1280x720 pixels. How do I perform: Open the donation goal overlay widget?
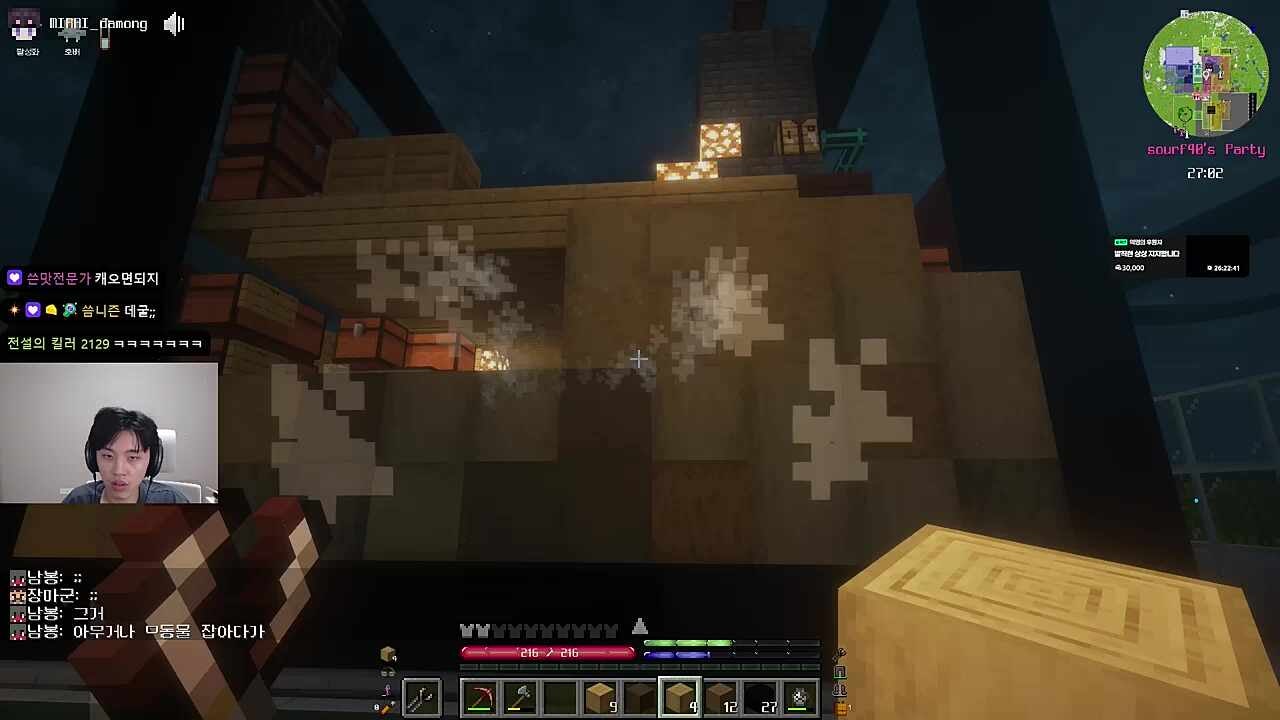[1180, 255]
